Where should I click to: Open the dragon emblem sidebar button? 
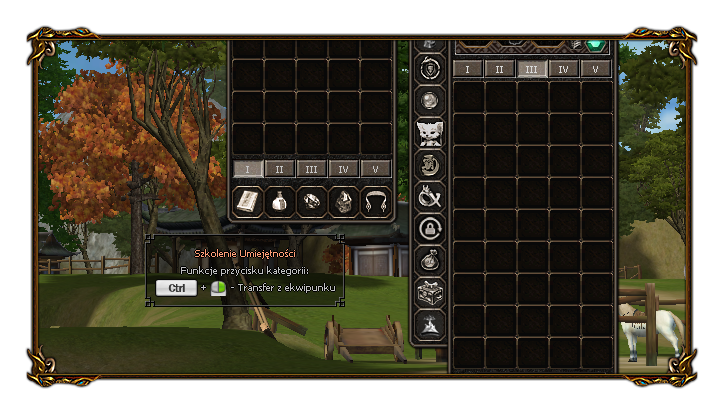(429, 165)
